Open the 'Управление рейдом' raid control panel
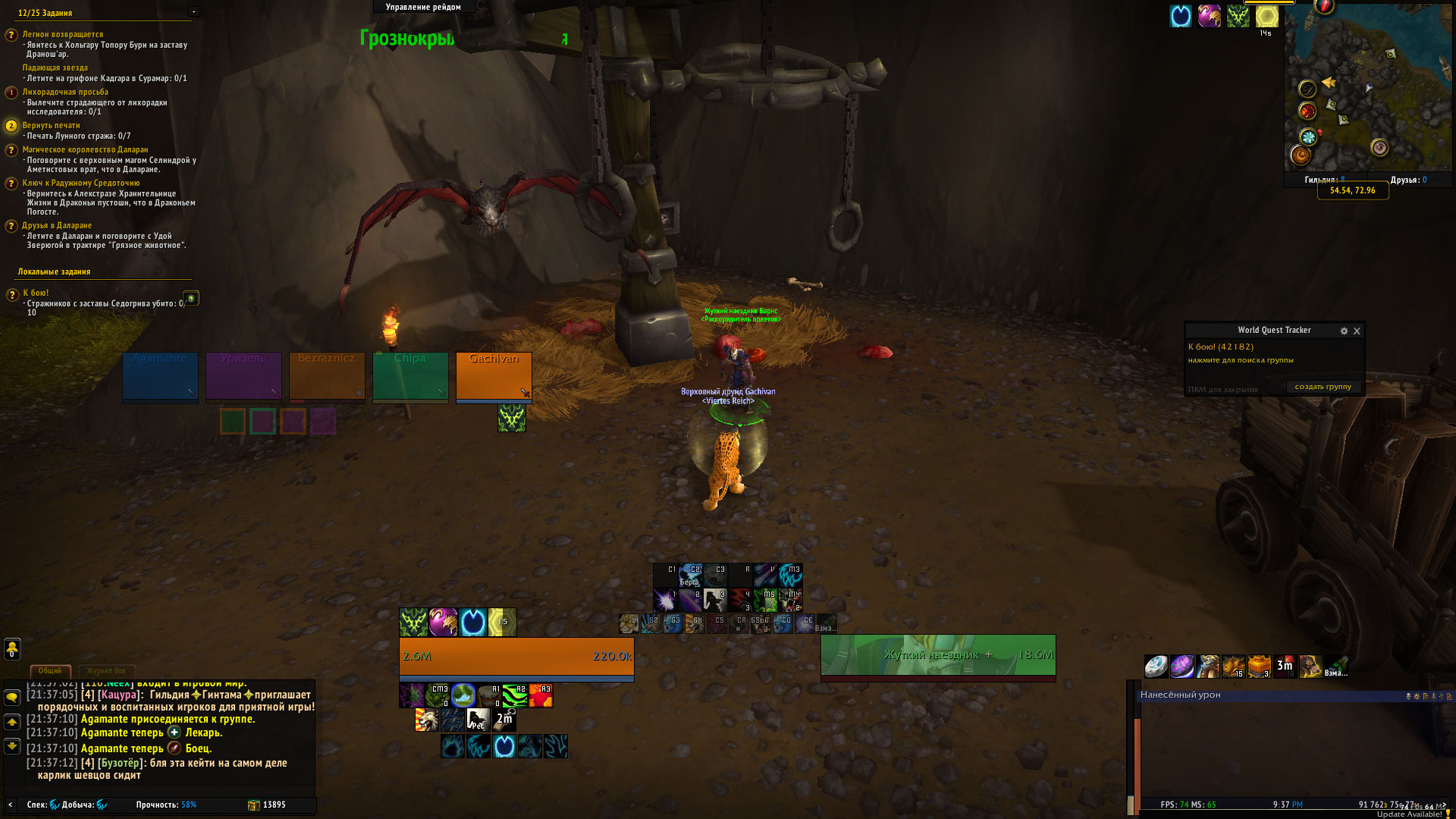The width and height of the screenshot is (1456, 819). tap(423, 7)
